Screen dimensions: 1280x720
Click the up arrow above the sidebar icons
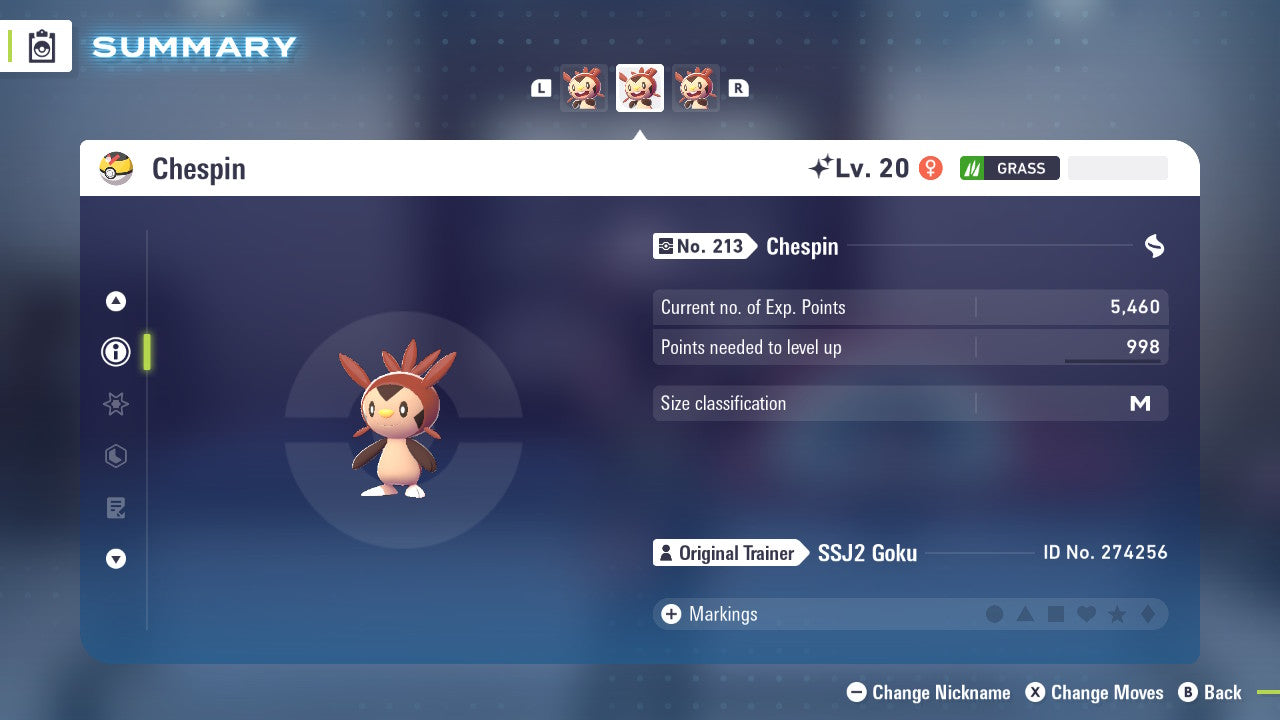115,300
